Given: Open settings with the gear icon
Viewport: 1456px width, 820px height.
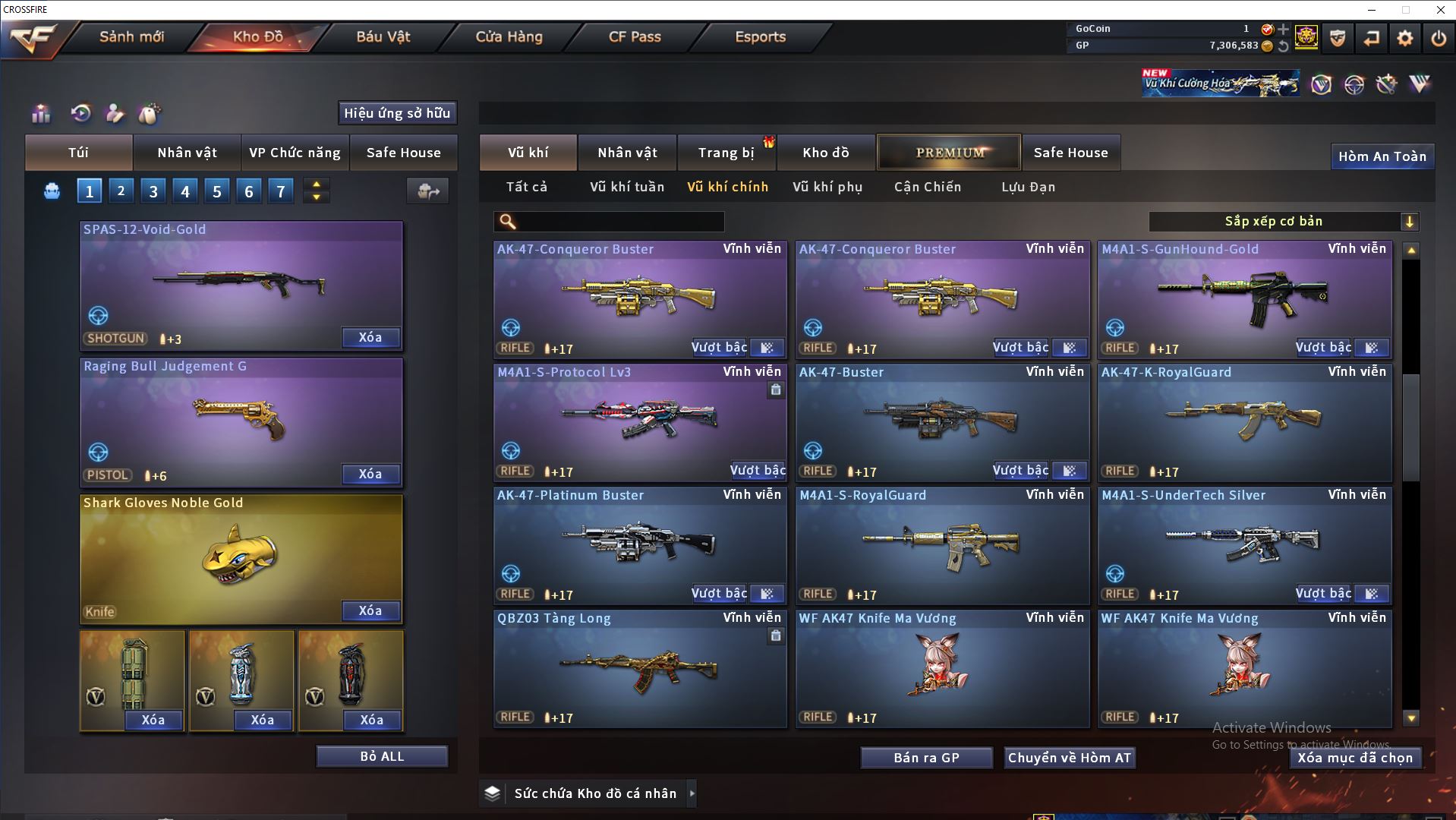Looking at the screenshot, I should [1405, 38].
